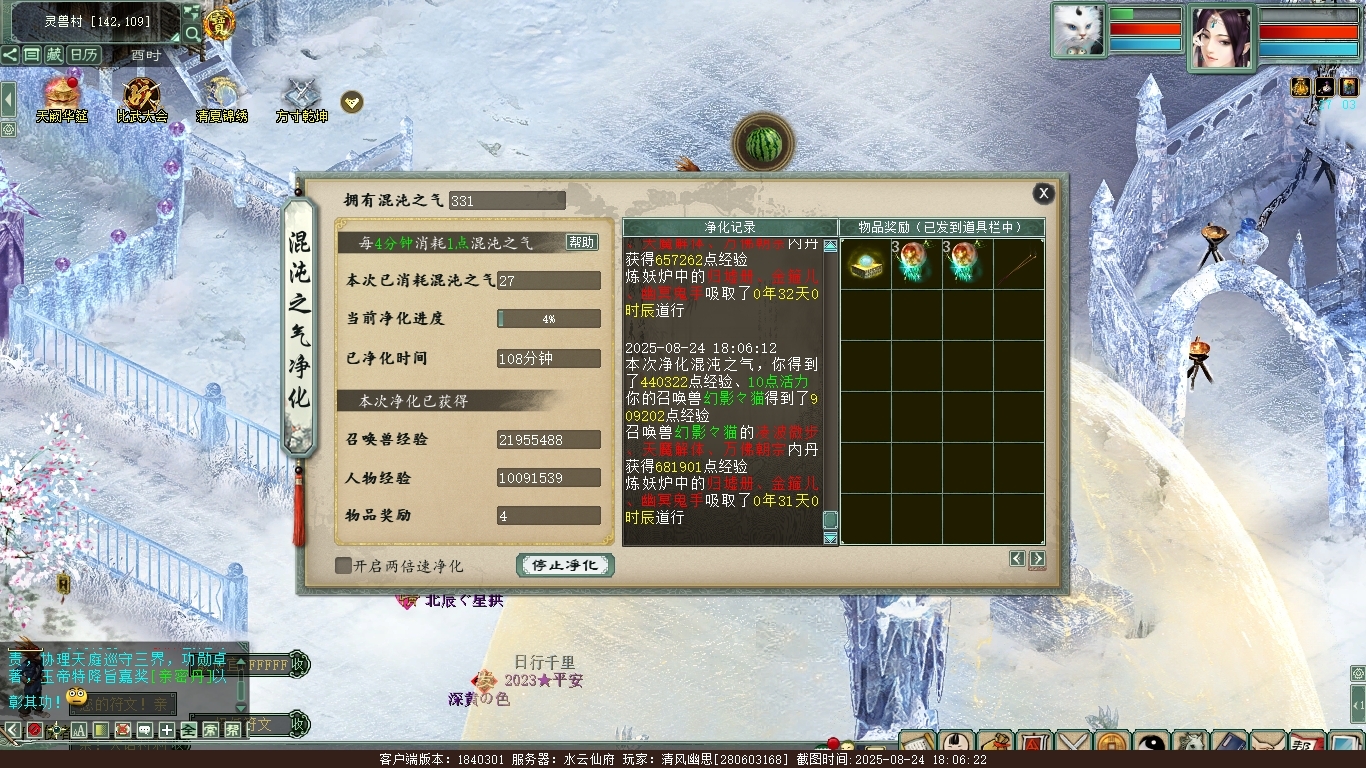The image size is (1366, 768).
Task: Open the gold coin icon in bottom toolbar
Action: coord(1109,745)
